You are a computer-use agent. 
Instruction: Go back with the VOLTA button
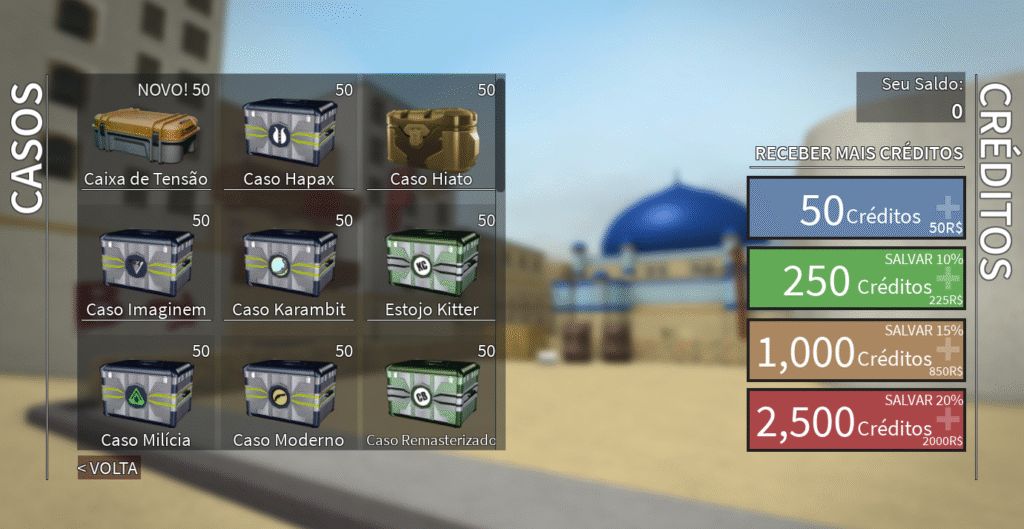point(109,467)
